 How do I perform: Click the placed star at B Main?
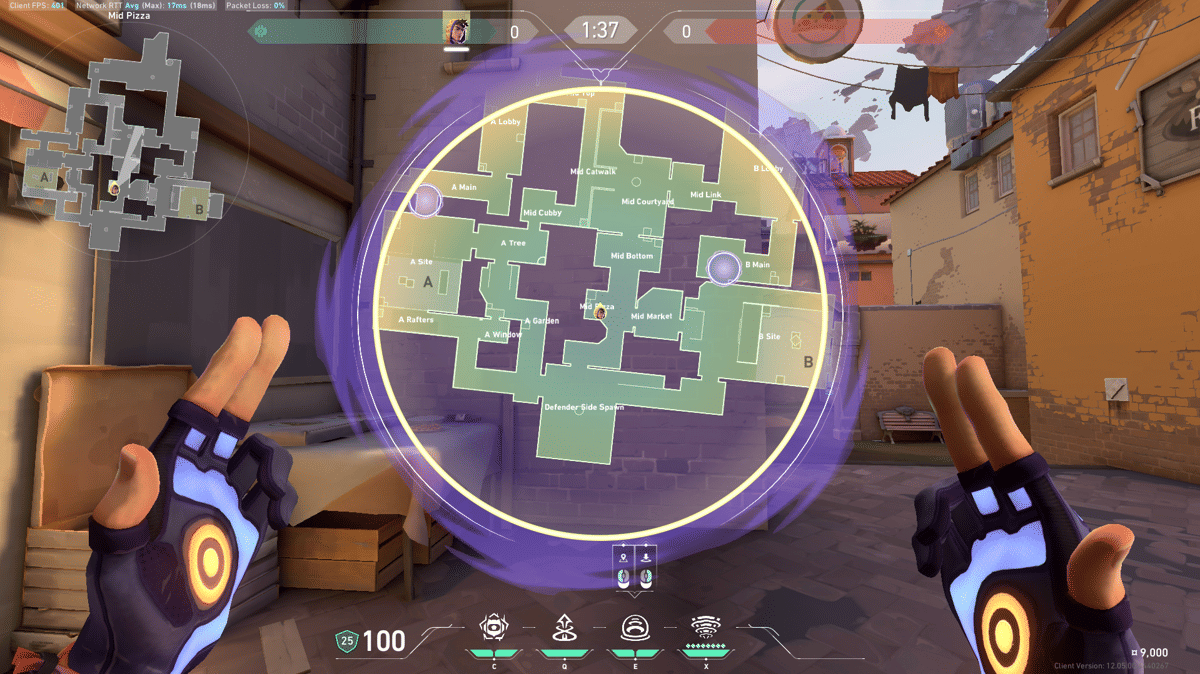pos(723,267)
